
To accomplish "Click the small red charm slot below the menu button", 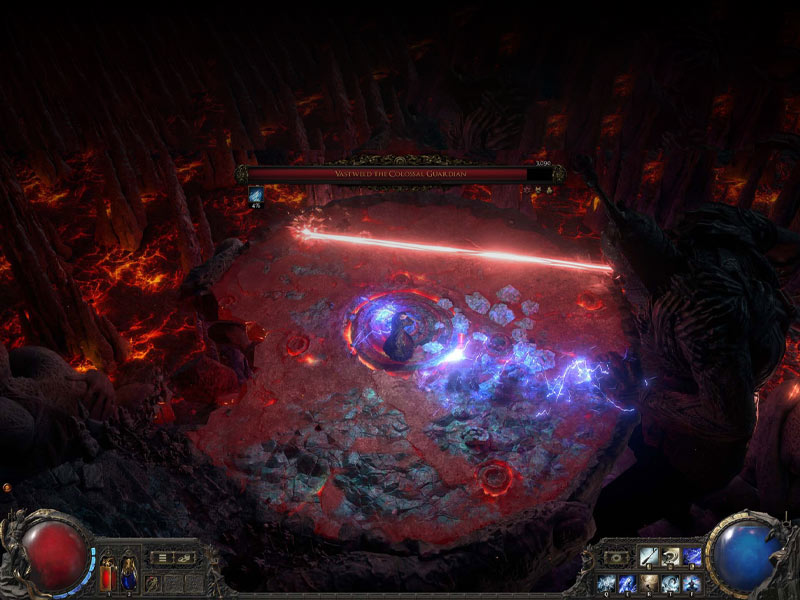I will tap(152, 582).
